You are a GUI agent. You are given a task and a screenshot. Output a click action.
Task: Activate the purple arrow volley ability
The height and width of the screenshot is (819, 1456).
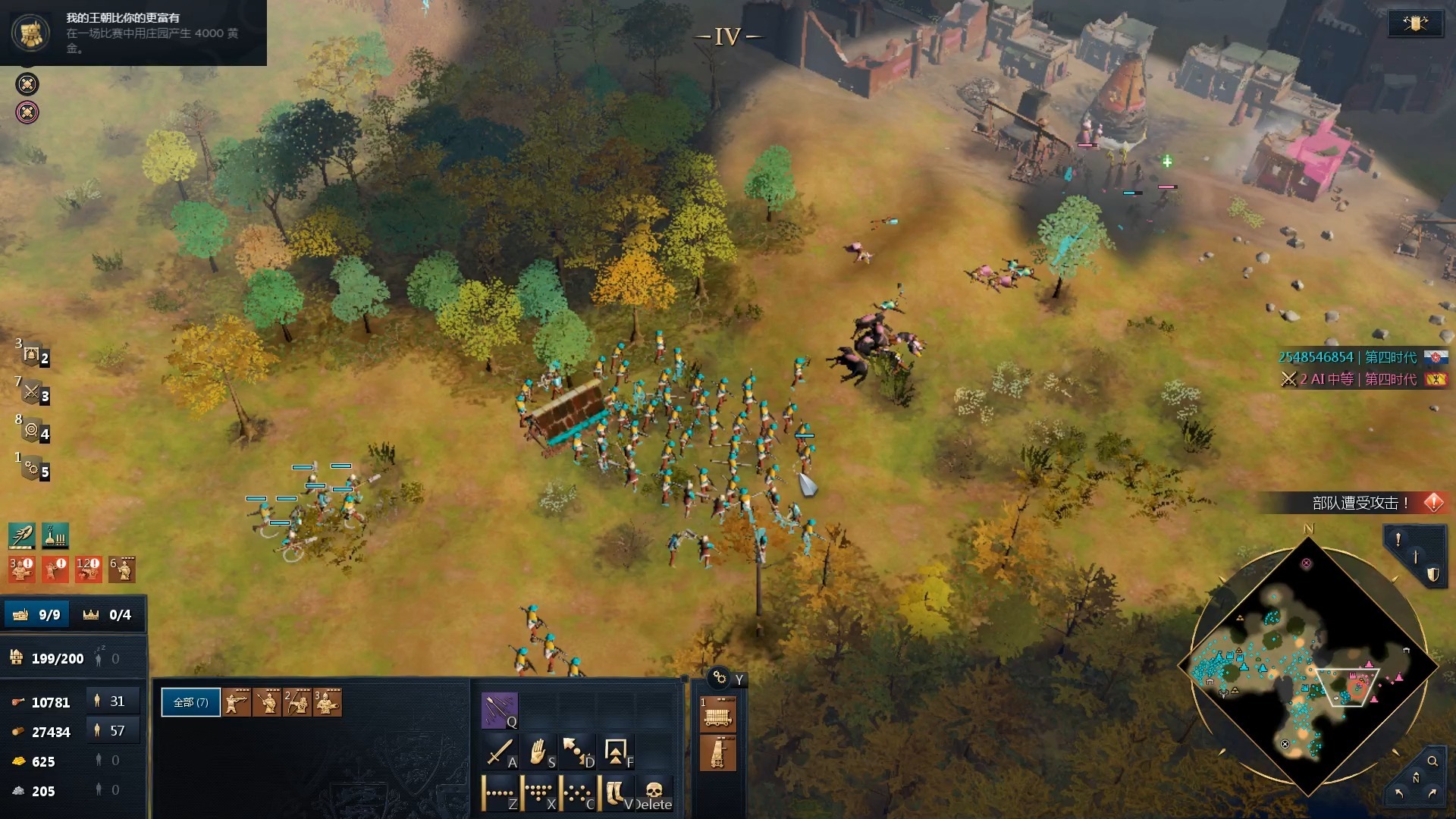coord(499,710)
